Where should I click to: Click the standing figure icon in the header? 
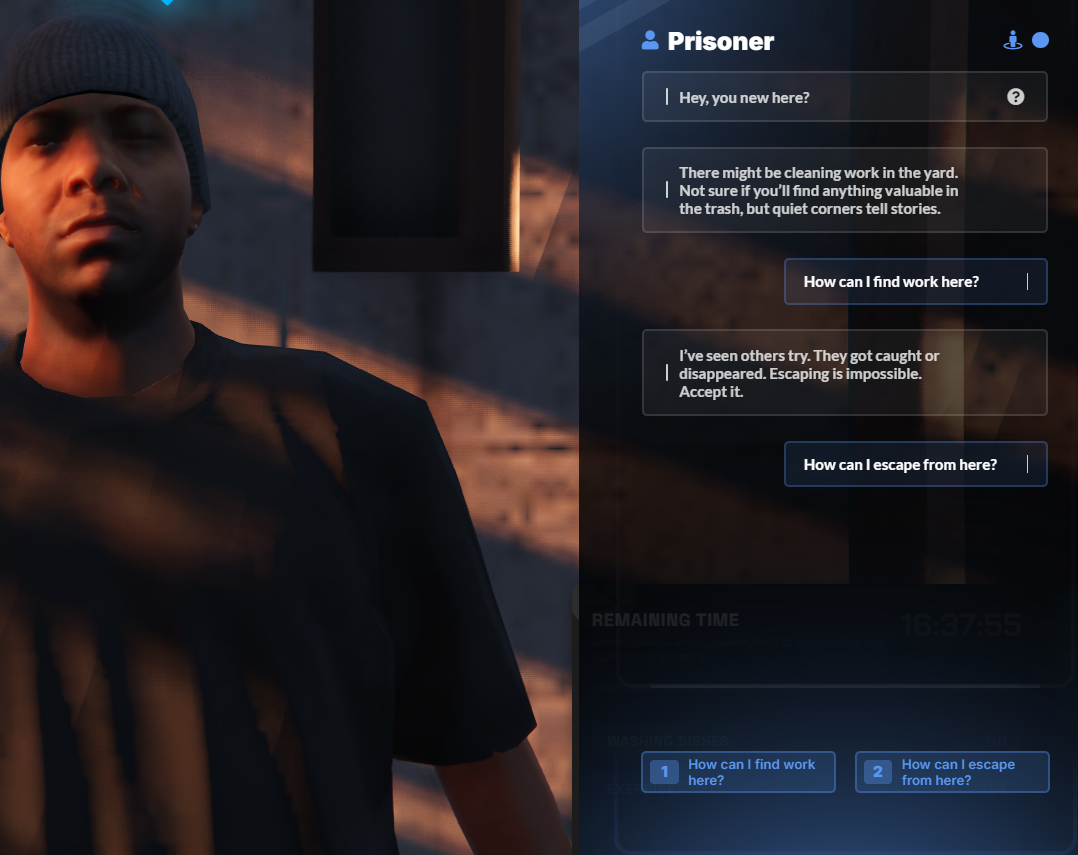click(1013, 41)
